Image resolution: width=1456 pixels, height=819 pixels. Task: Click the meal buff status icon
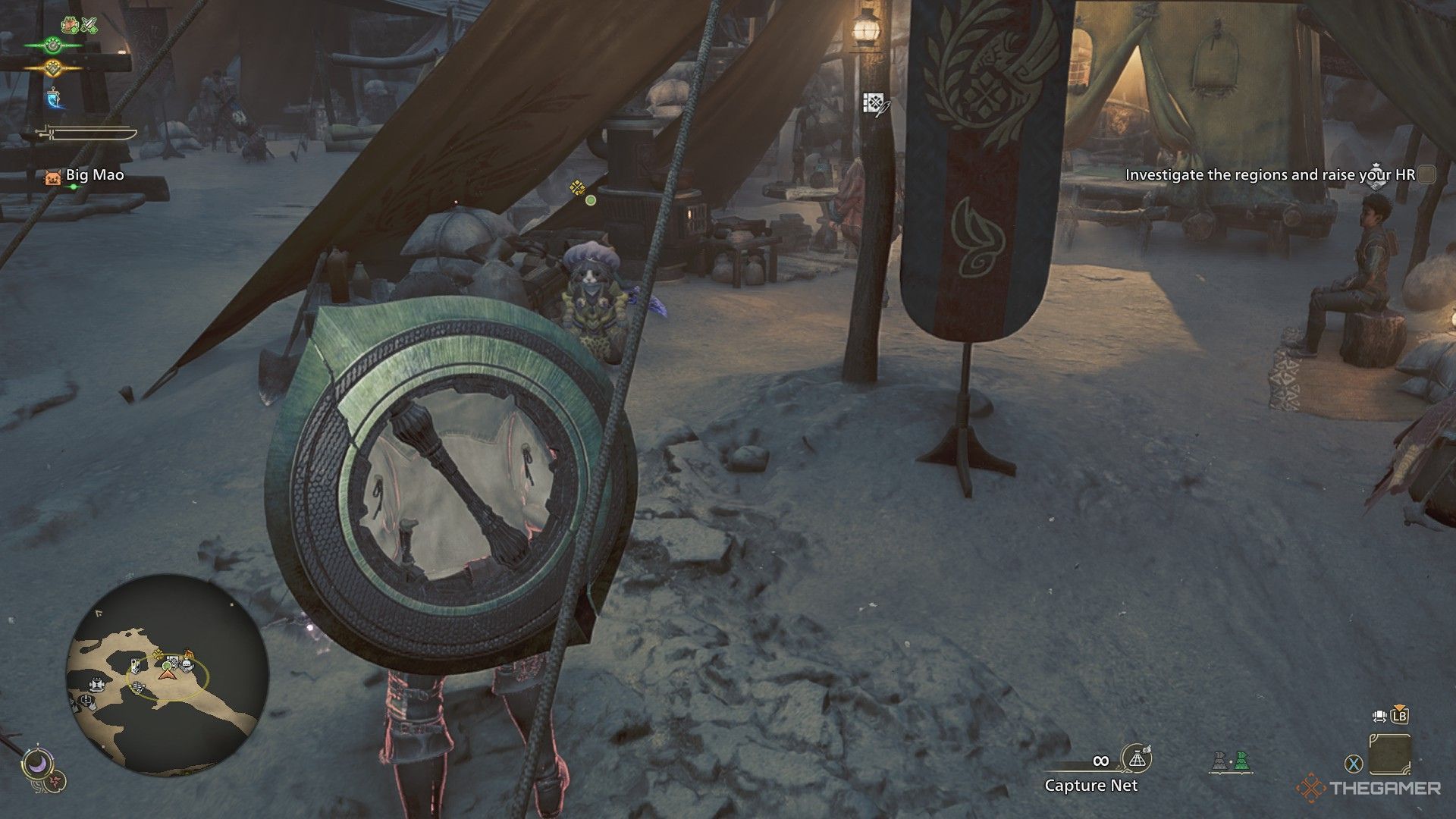71,25
